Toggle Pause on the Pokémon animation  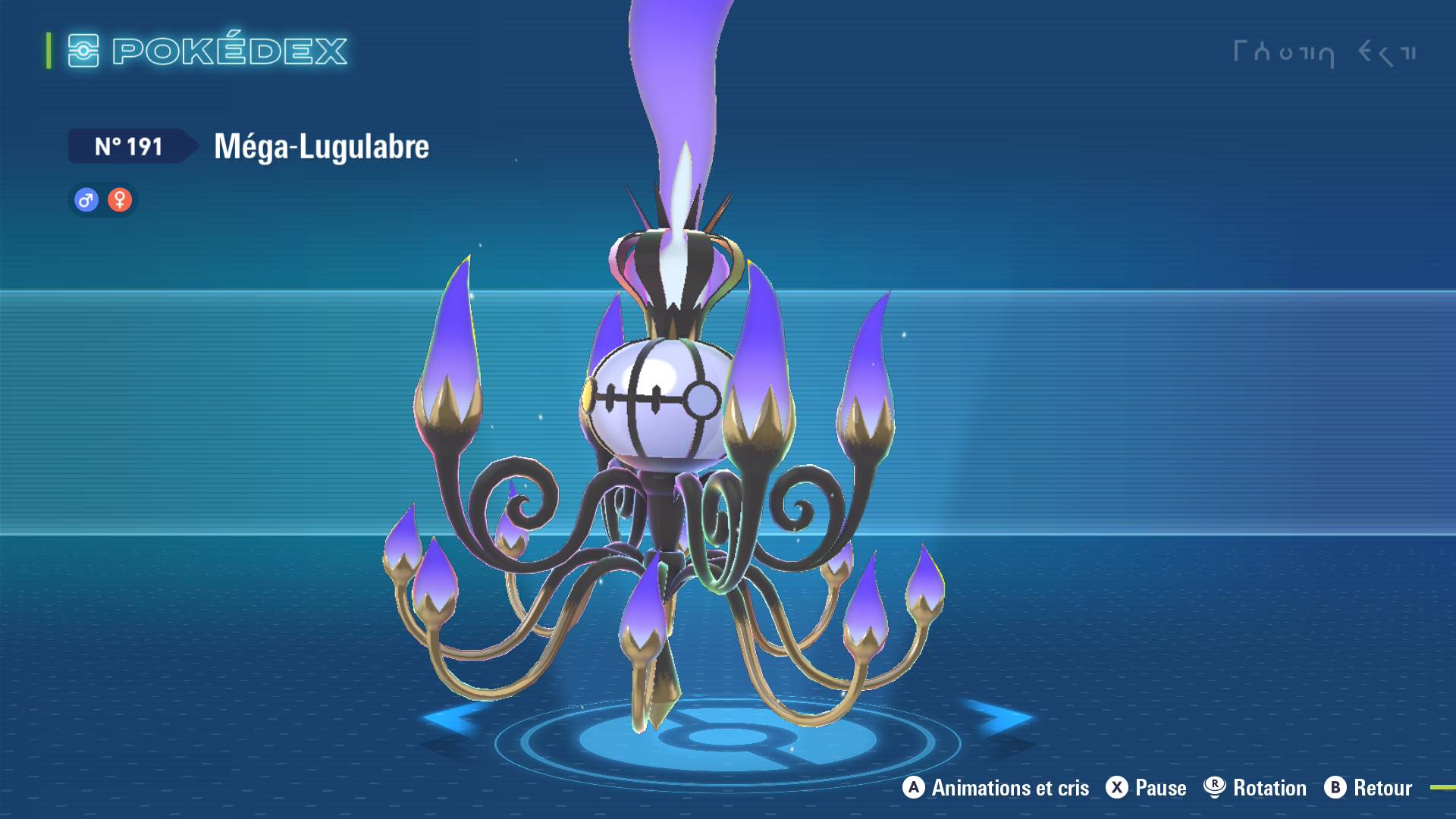point(1161,788)
